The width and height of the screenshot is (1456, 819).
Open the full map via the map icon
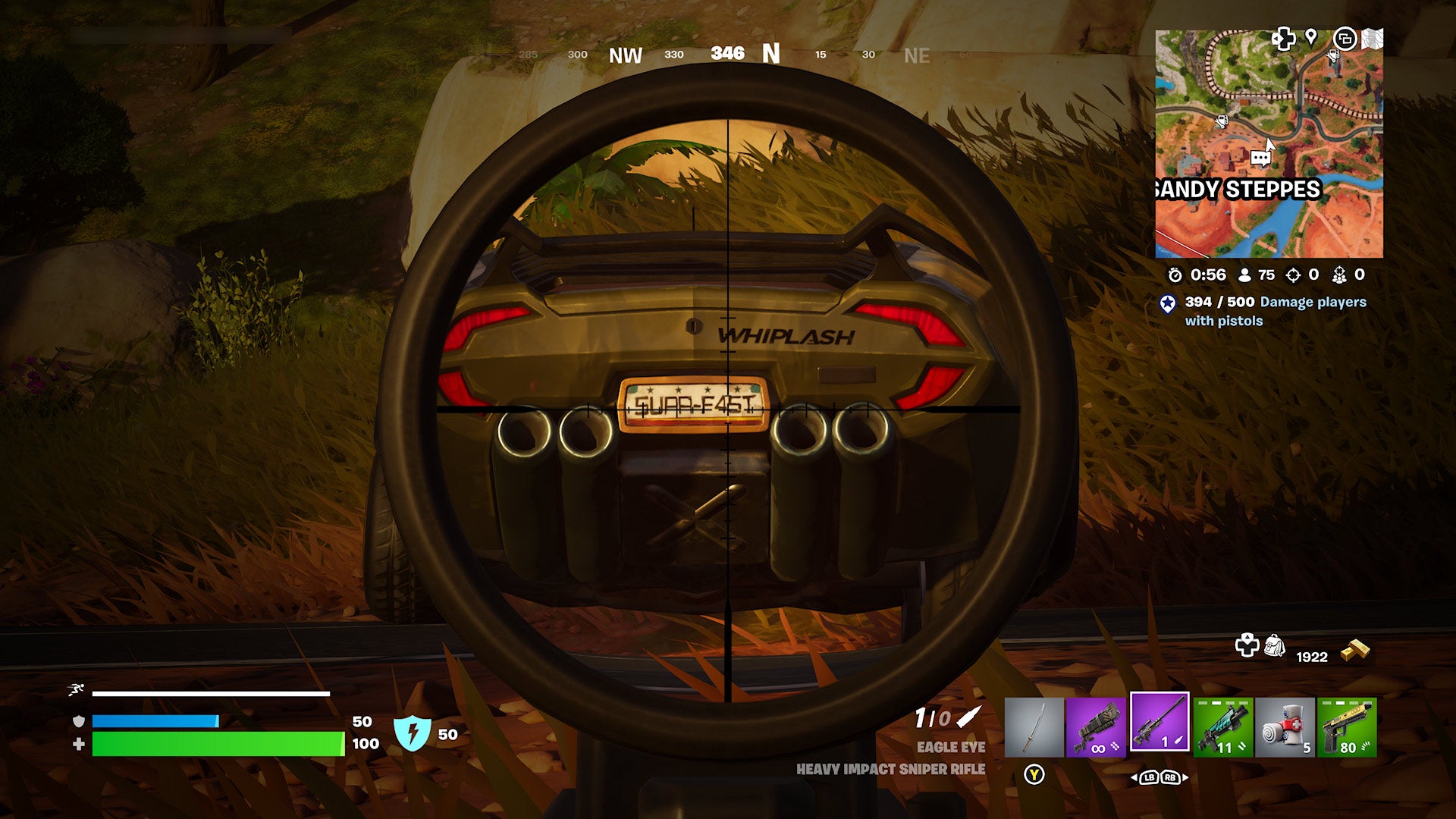click(1373, 38)
